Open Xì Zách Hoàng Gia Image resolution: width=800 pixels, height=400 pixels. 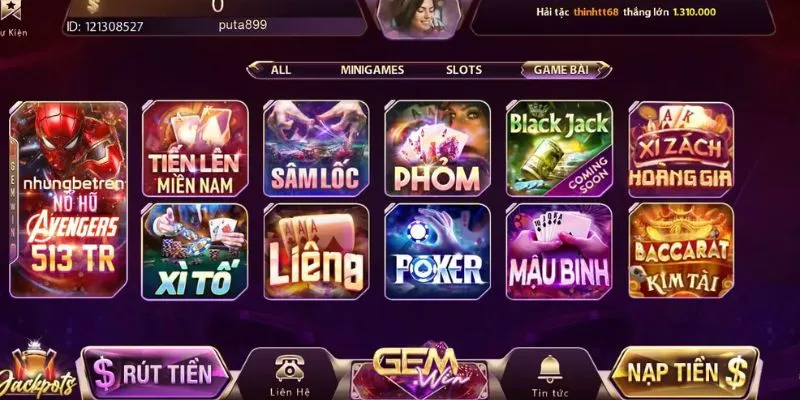[680, 149]
